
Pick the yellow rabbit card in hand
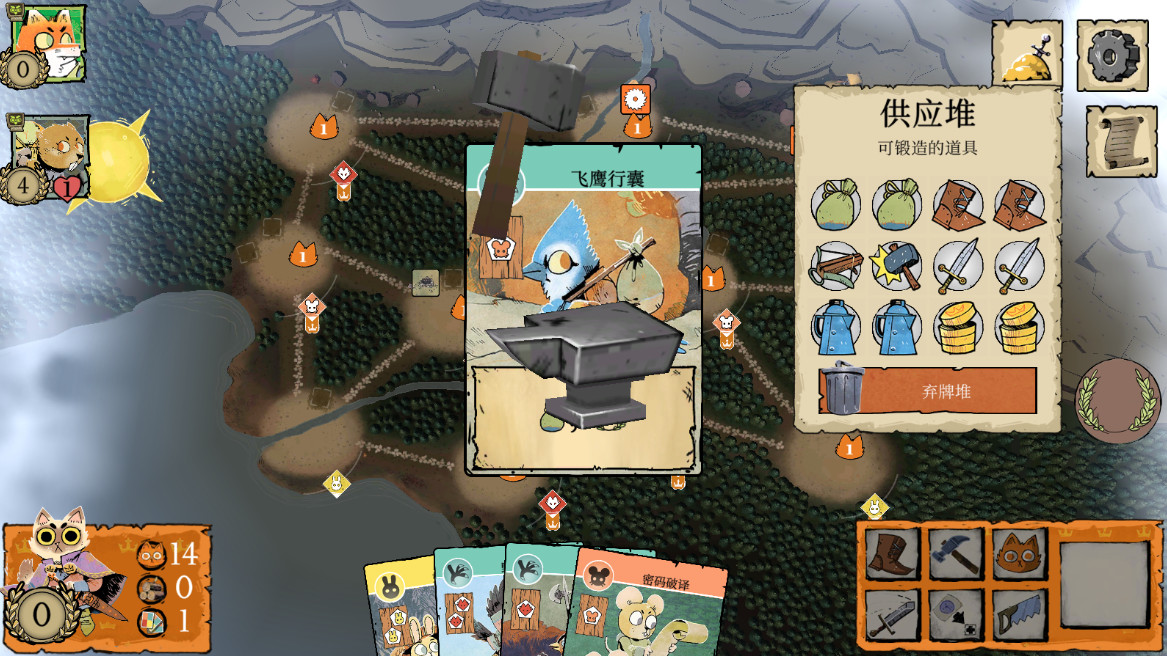pos(400,610)
